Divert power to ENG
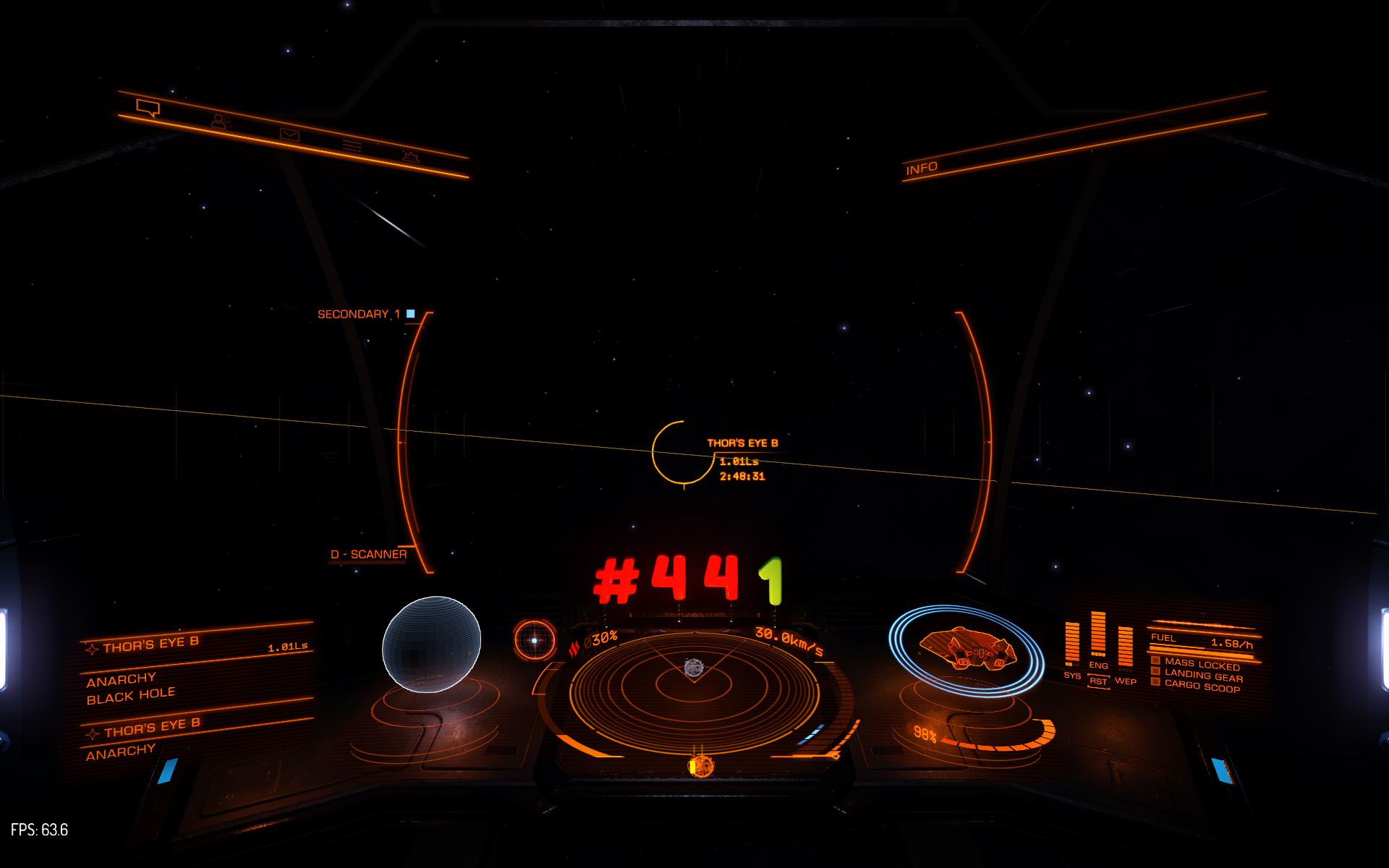Image resolution: width=1389 pixels, height=868 pixels. tap(1098, 665)
